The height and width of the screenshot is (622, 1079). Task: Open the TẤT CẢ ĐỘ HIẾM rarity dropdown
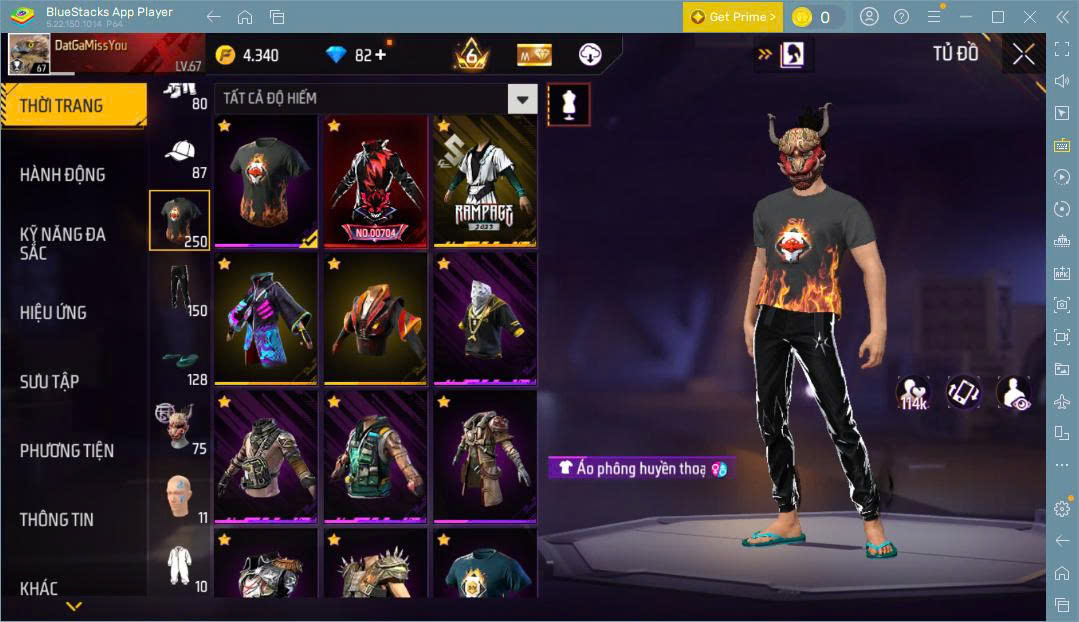[522, 98]
